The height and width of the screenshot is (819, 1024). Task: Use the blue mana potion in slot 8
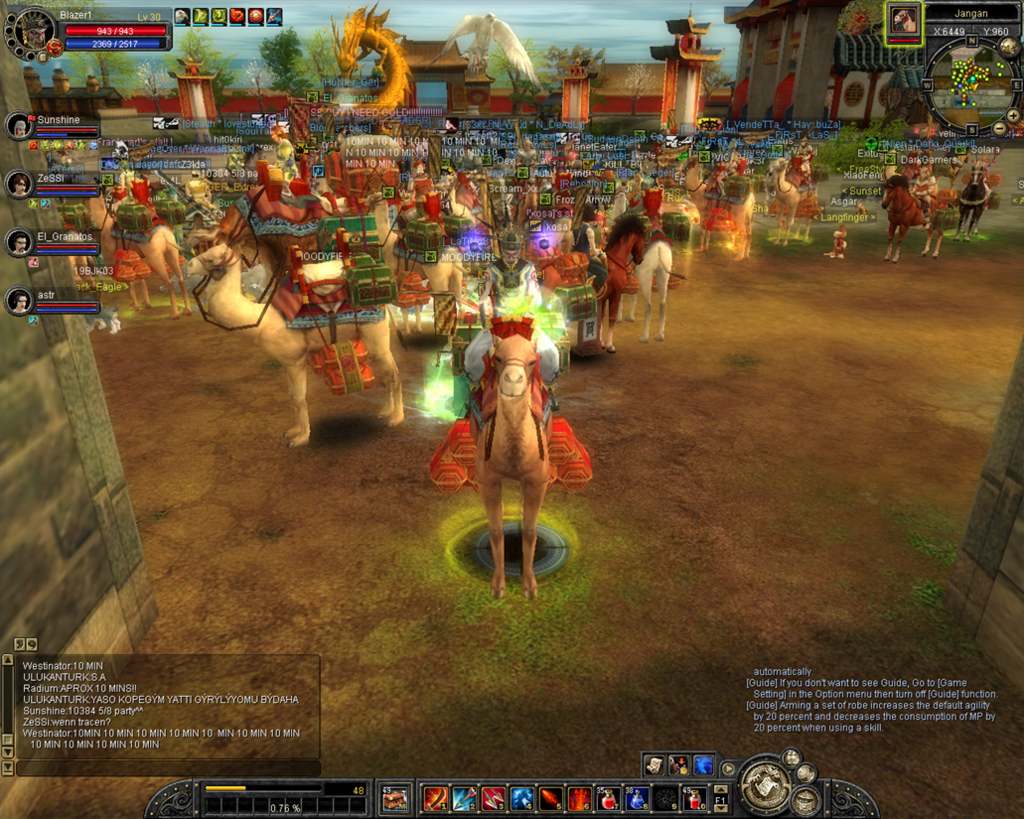[x=637, y=798]
